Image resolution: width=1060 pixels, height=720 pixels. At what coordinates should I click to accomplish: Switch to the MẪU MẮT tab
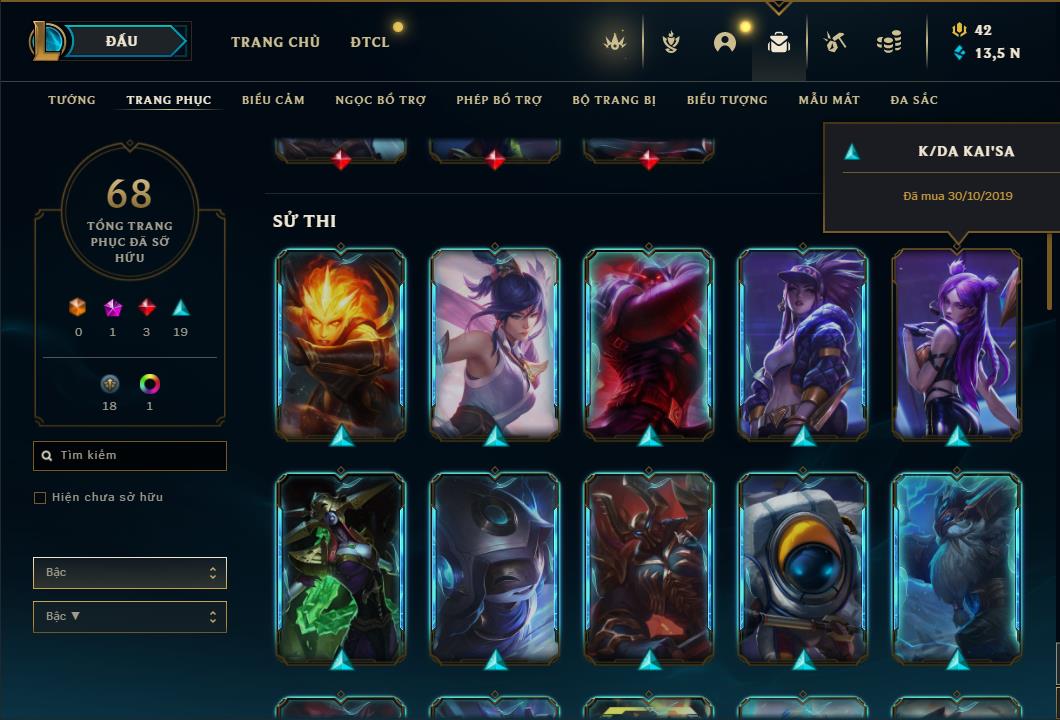click(829, 100)
